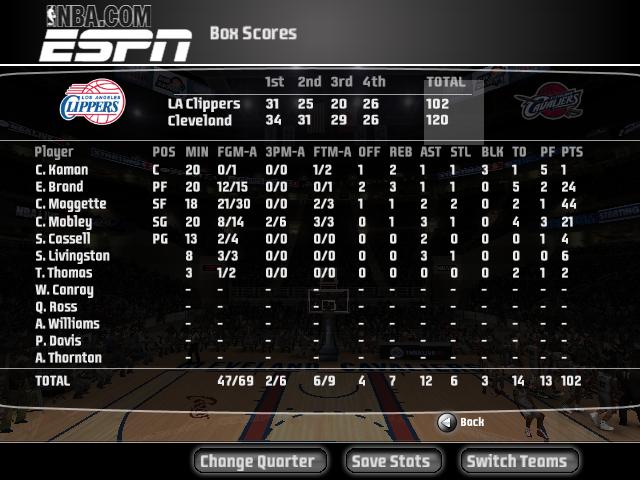Screen dimensions: 640x480
Task: Select E. Brand's stat row
Action: (60, 187)
